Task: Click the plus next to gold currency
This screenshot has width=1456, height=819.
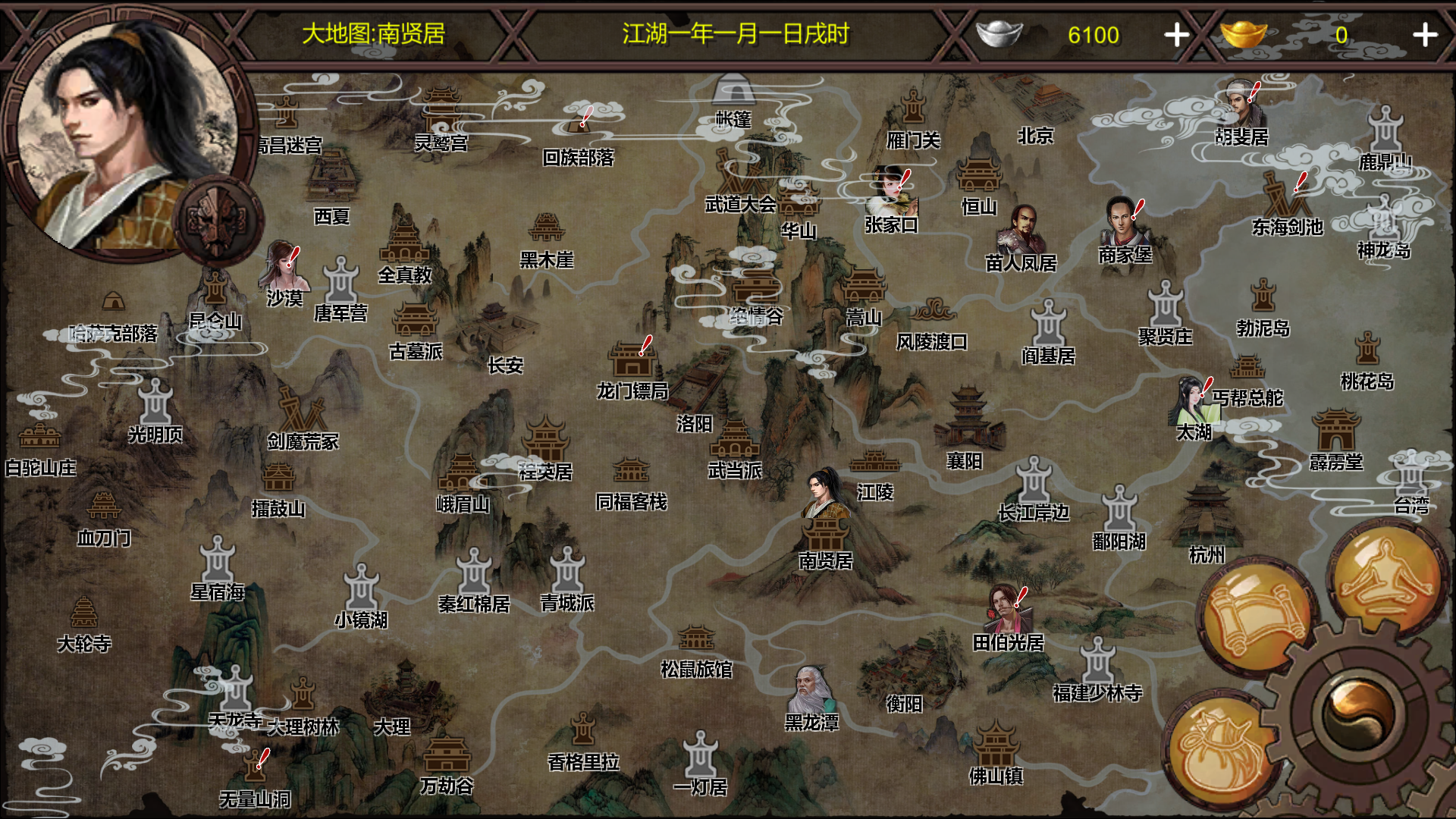Action: (x=1426, y=33)
